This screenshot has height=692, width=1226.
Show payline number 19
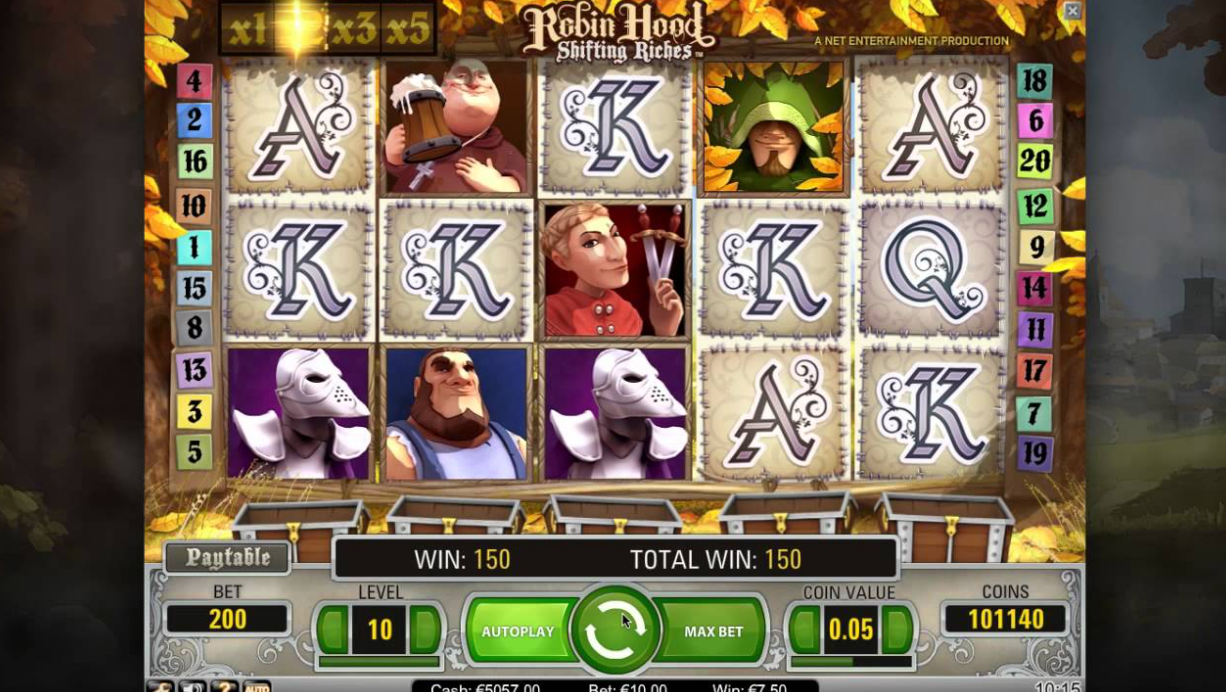1034,453
